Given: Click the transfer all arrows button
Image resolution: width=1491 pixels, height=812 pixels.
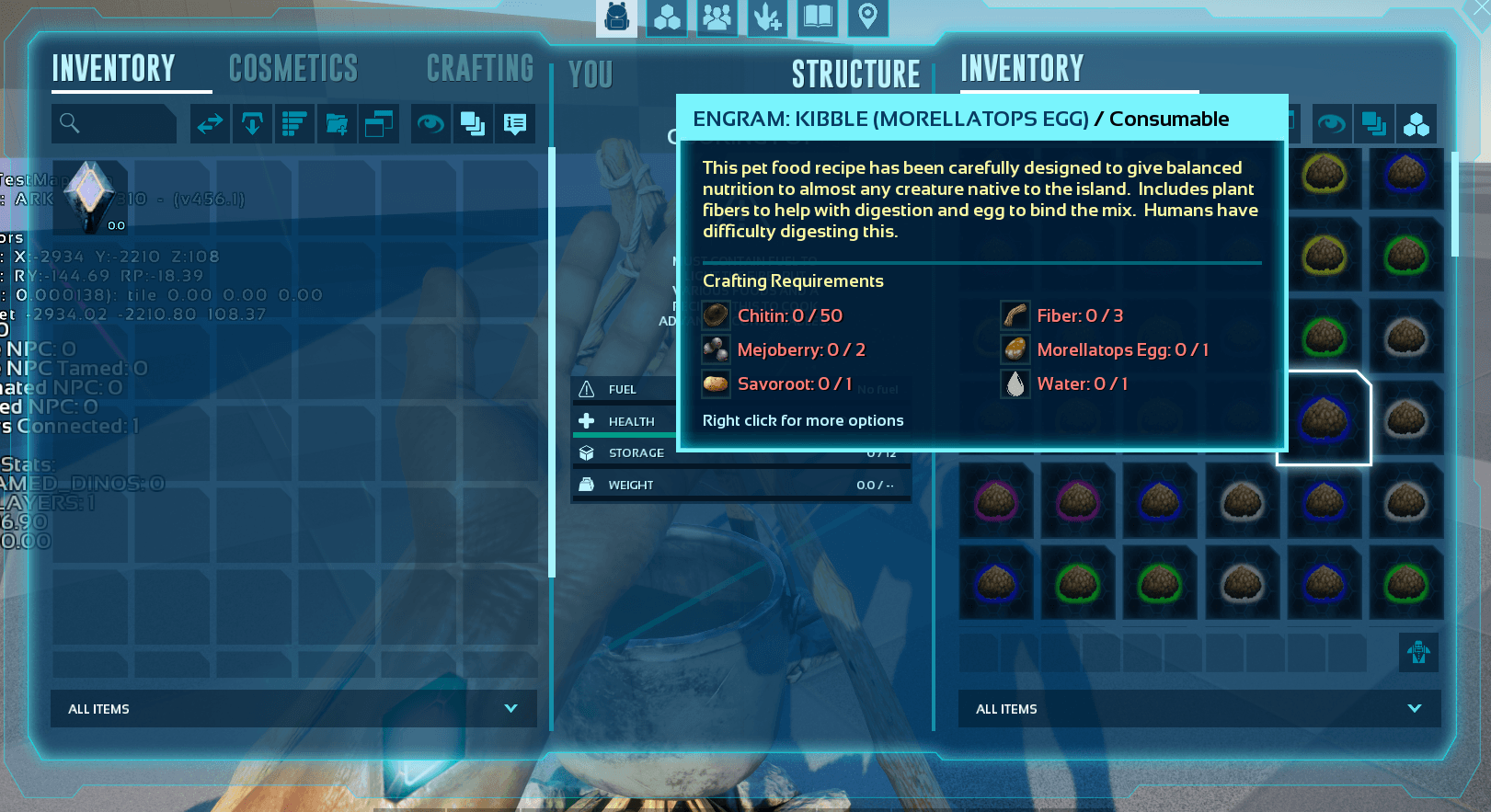Looking at the screenshot, I should (210, 123).
